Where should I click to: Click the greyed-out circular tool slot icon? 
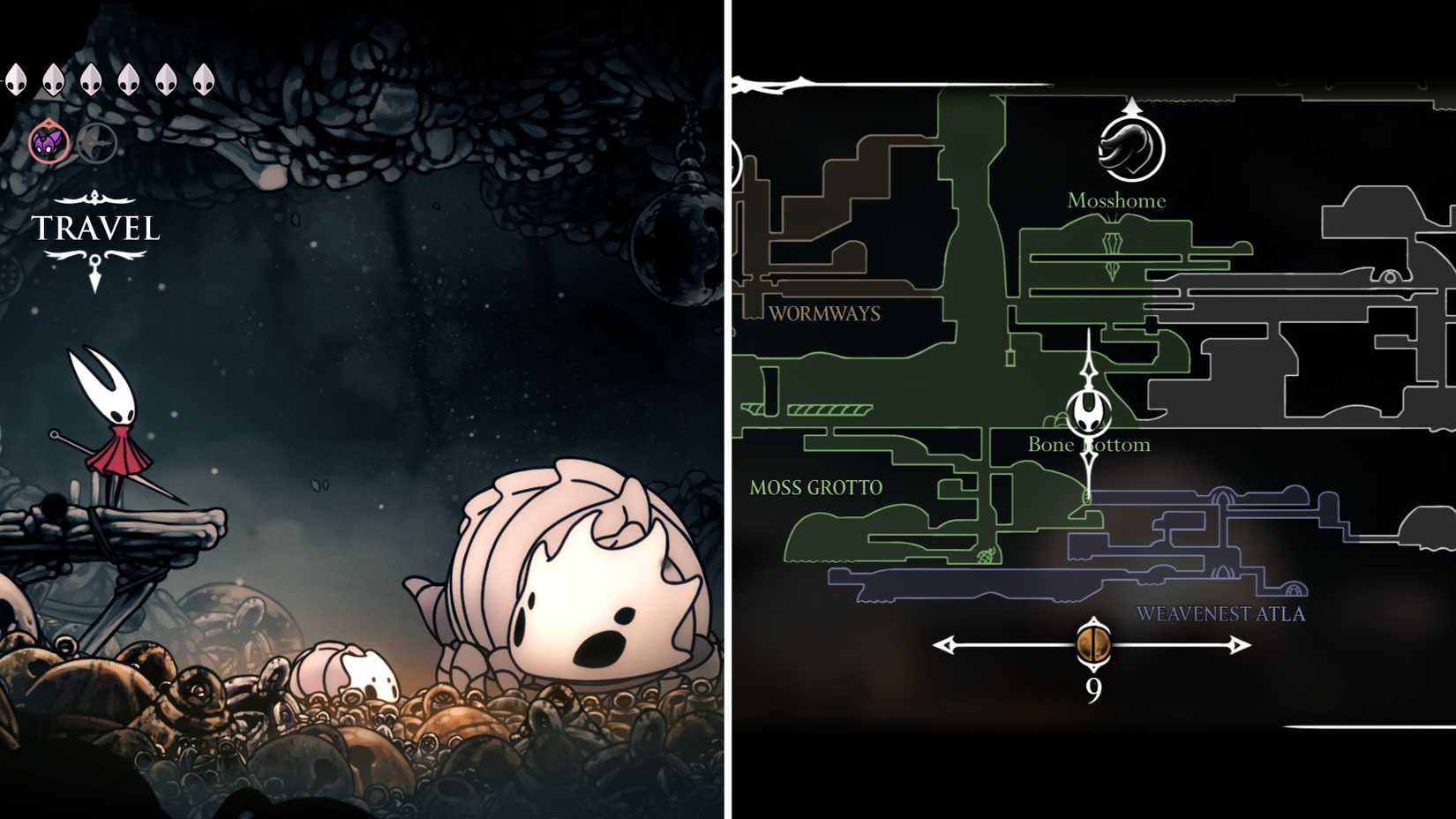click(97, 145)
